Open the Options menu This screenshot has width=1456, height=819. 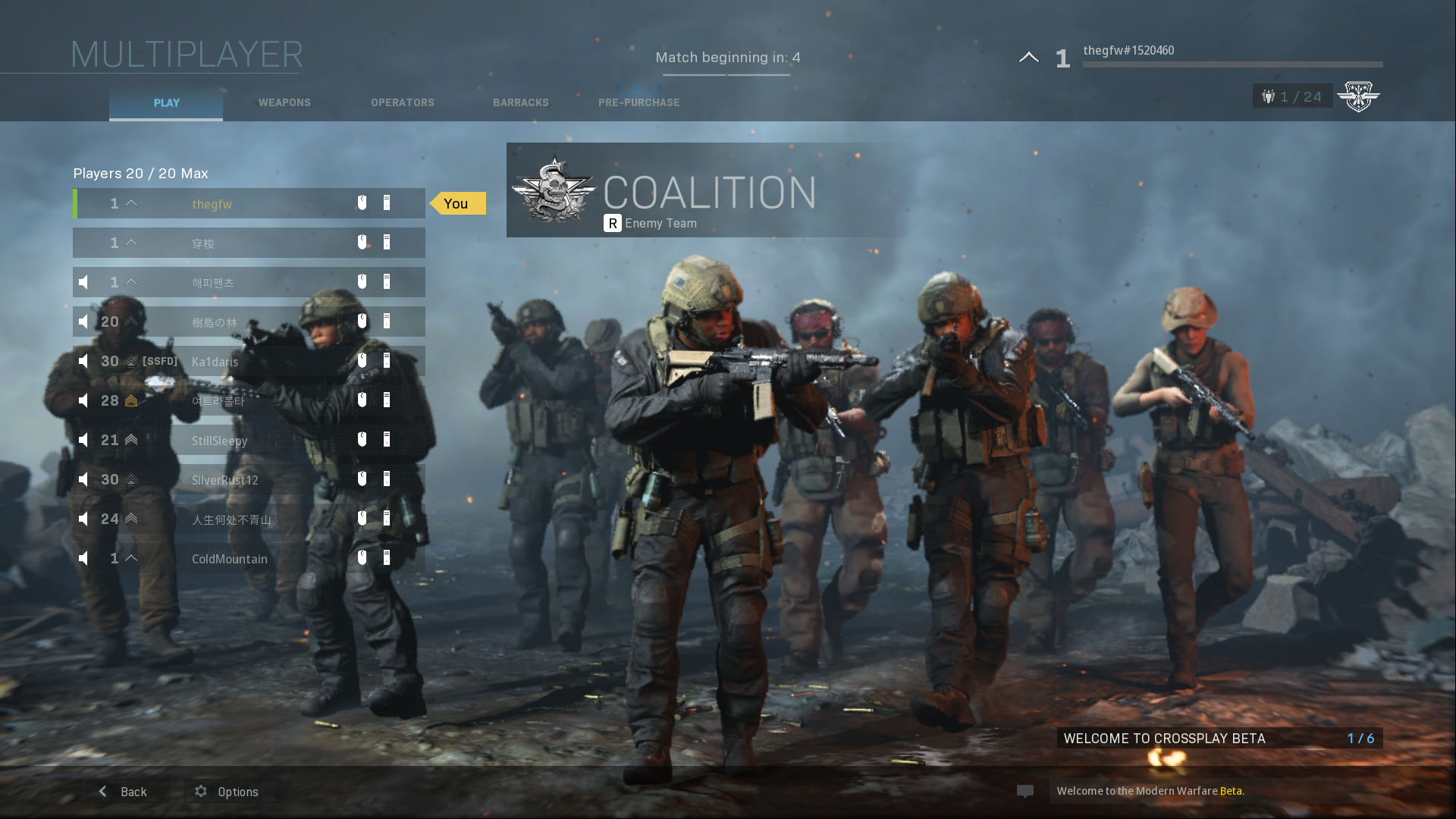[227, 792]
